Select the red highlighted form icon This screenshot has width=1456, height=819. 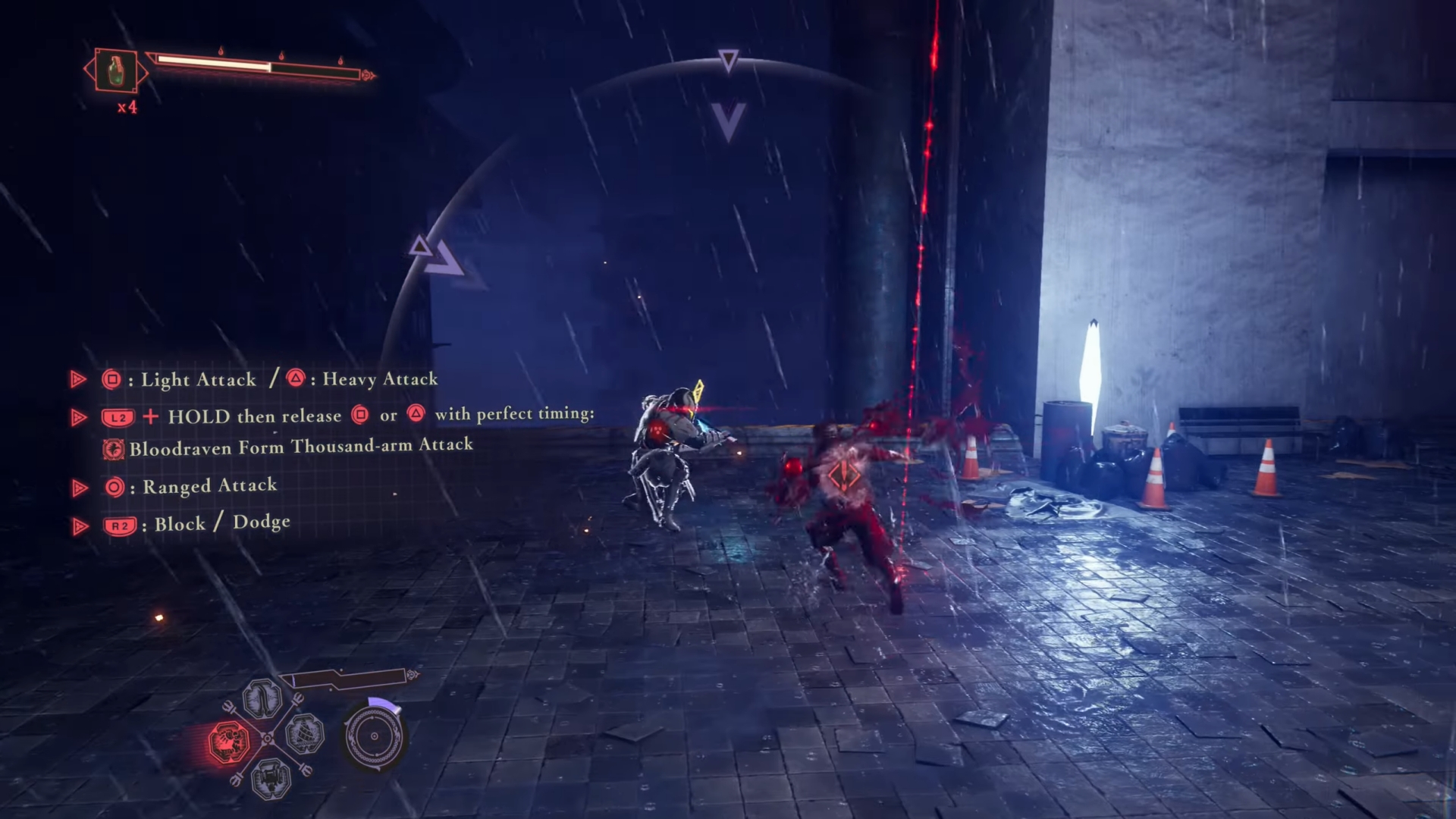[x=228, y=741]
